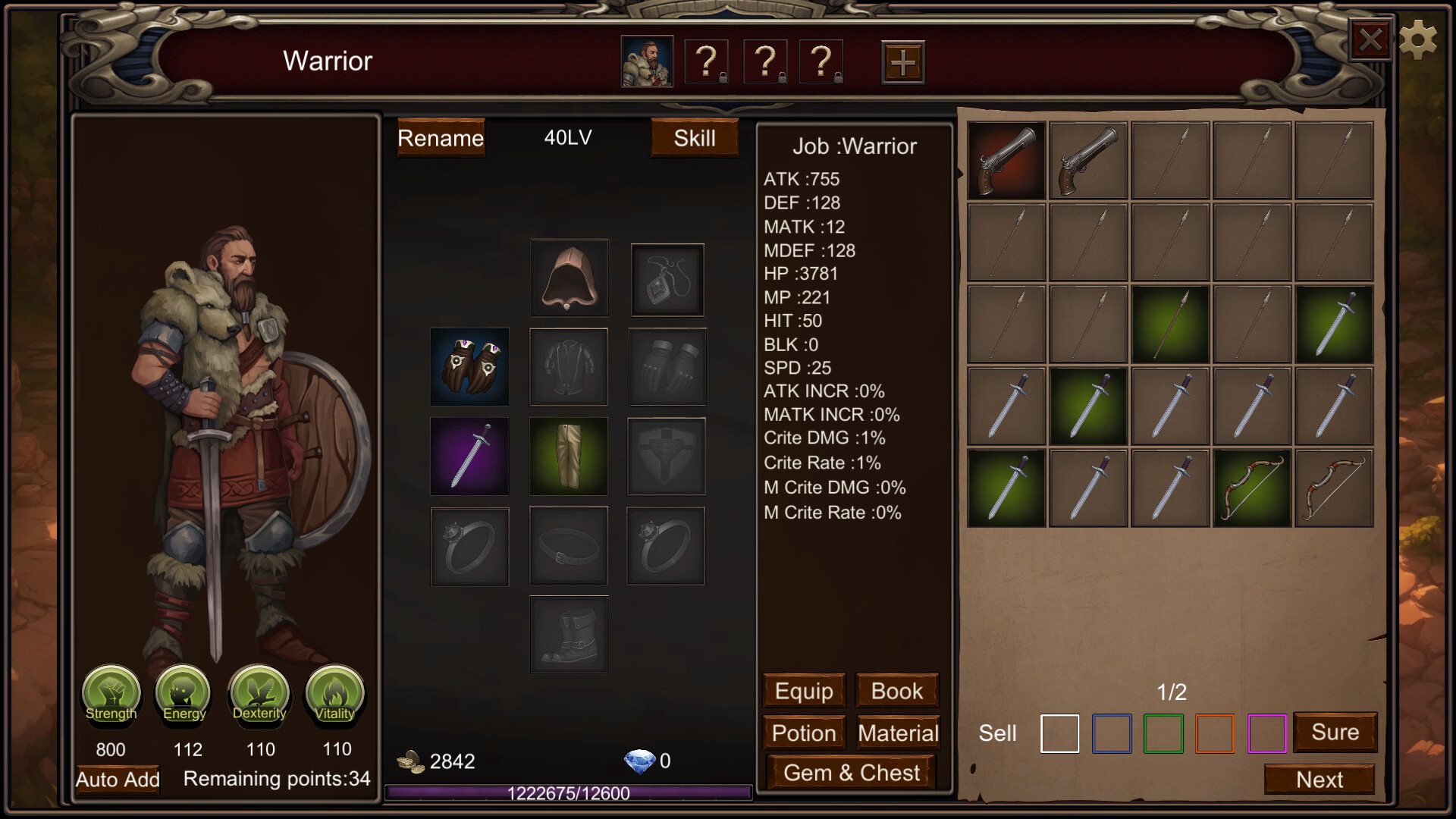Select the purple glowing sword equipment slot
Screen dimensions: 1456x819
pyautogui.click(x=469, y=456)
